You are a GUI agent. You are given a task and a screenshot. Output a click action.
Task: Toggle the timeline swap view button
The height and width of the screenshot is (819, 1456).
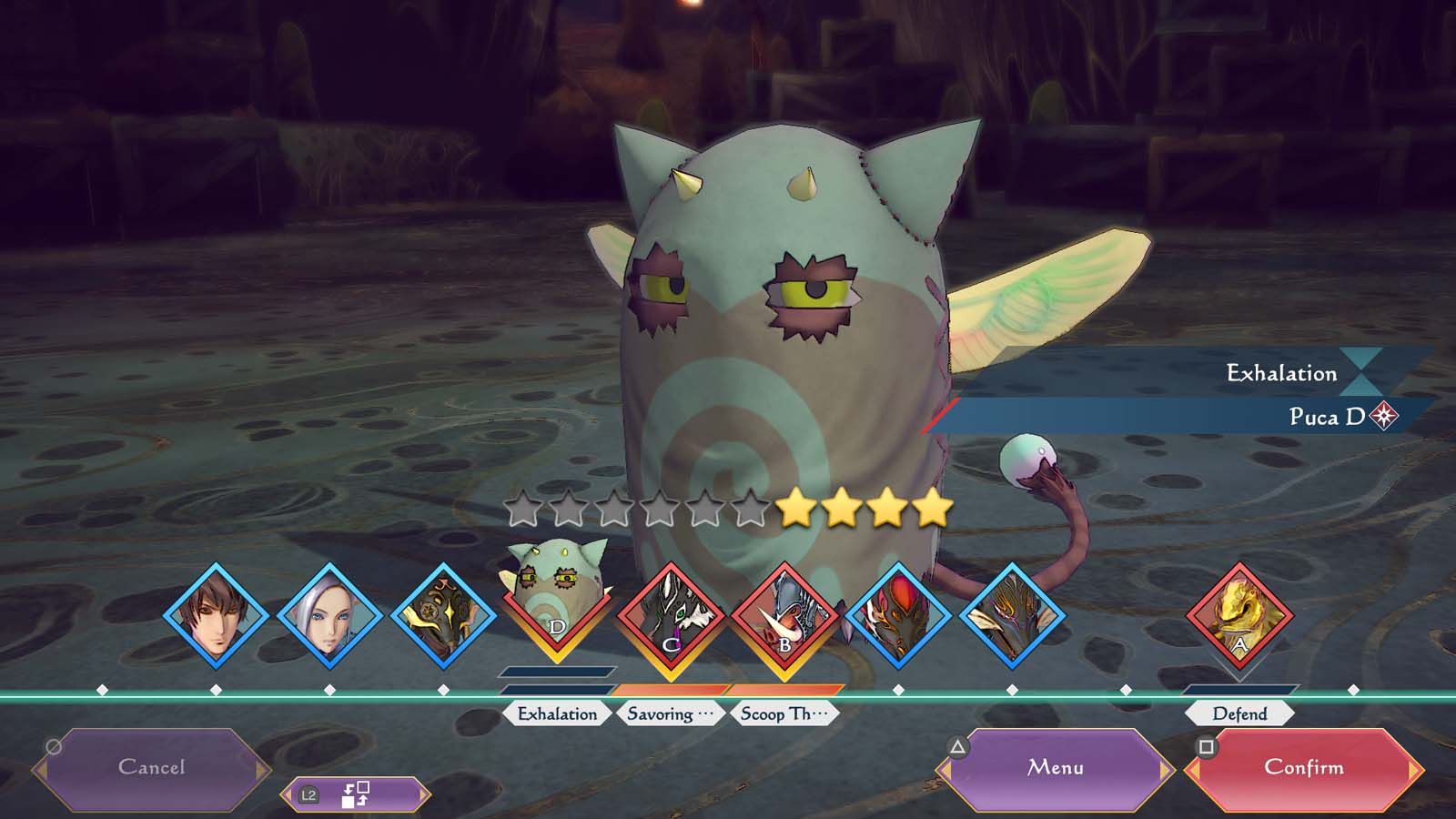(355, 795)
